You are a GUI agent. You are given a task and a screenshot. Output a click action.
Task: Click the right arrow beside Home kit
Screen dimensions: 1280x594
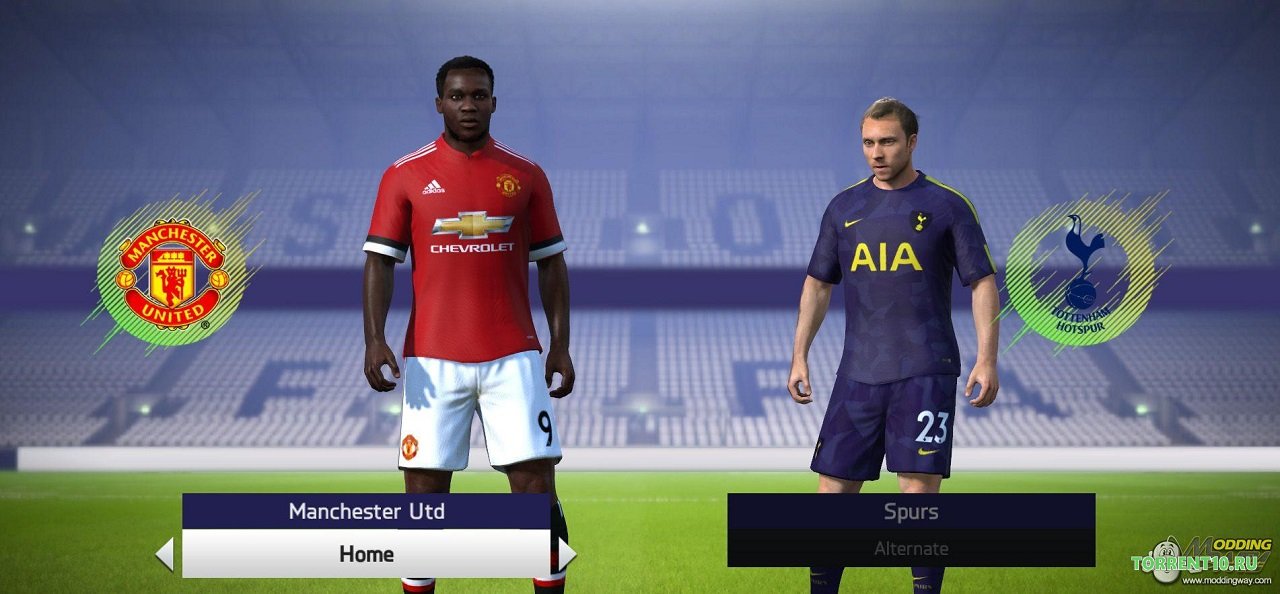566,554
